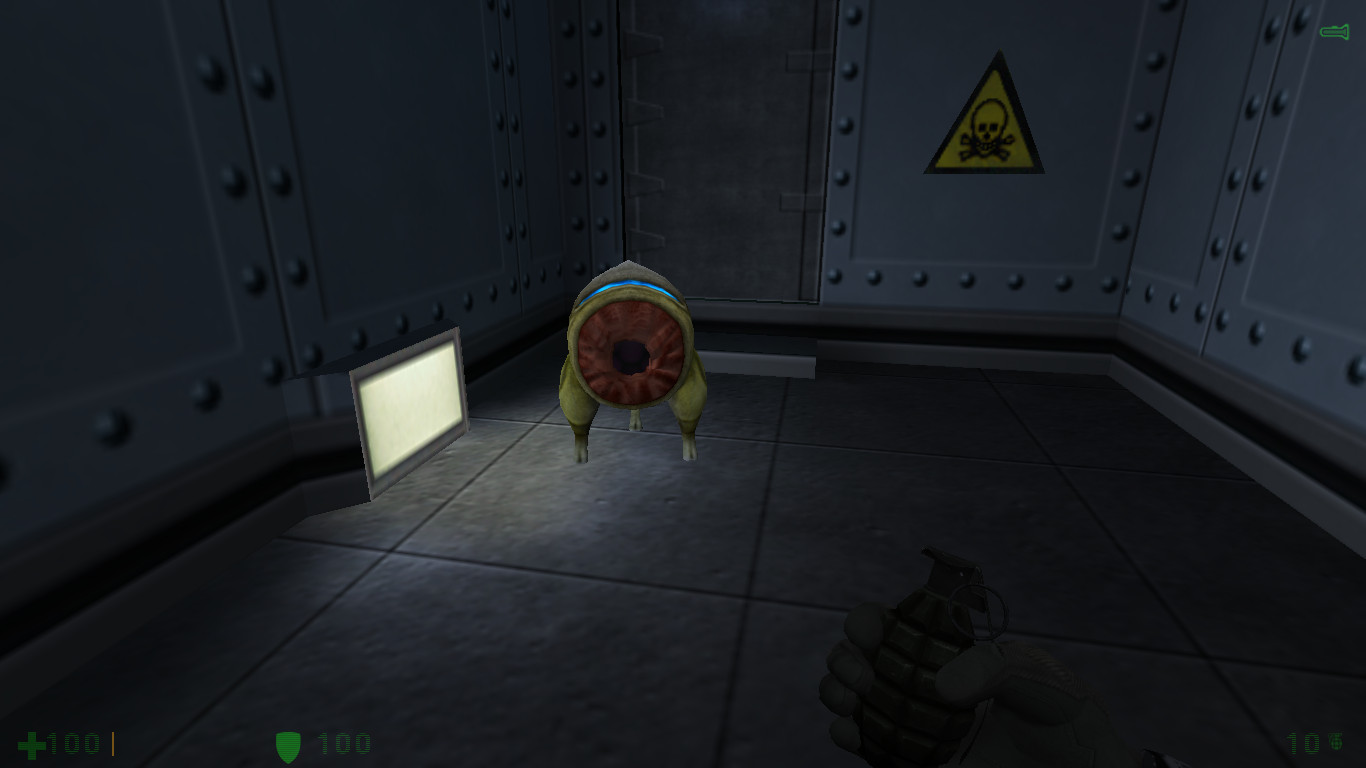Click the glowing wall light panel
Image resolution: width=1366 pixels, height=768 pixels.
pos(412,414)
